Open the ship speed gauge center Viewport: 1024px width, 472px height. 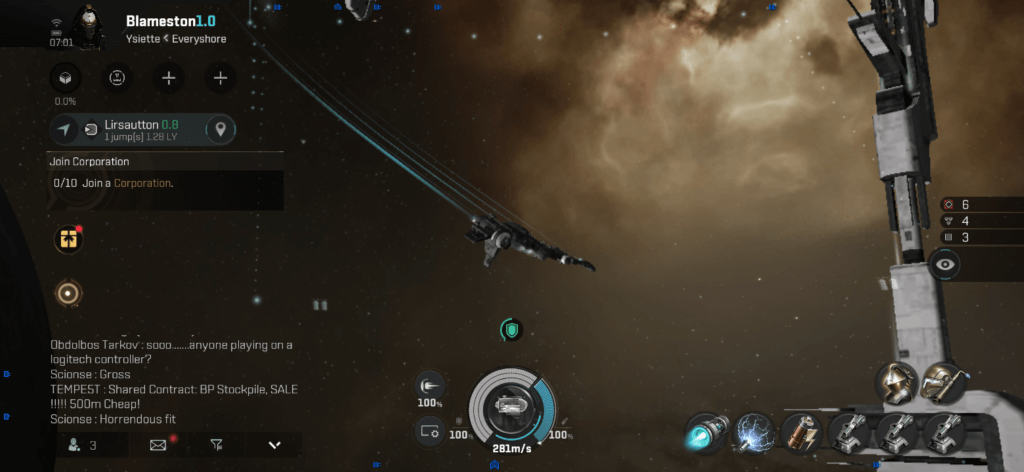click(x=511, y=407)
